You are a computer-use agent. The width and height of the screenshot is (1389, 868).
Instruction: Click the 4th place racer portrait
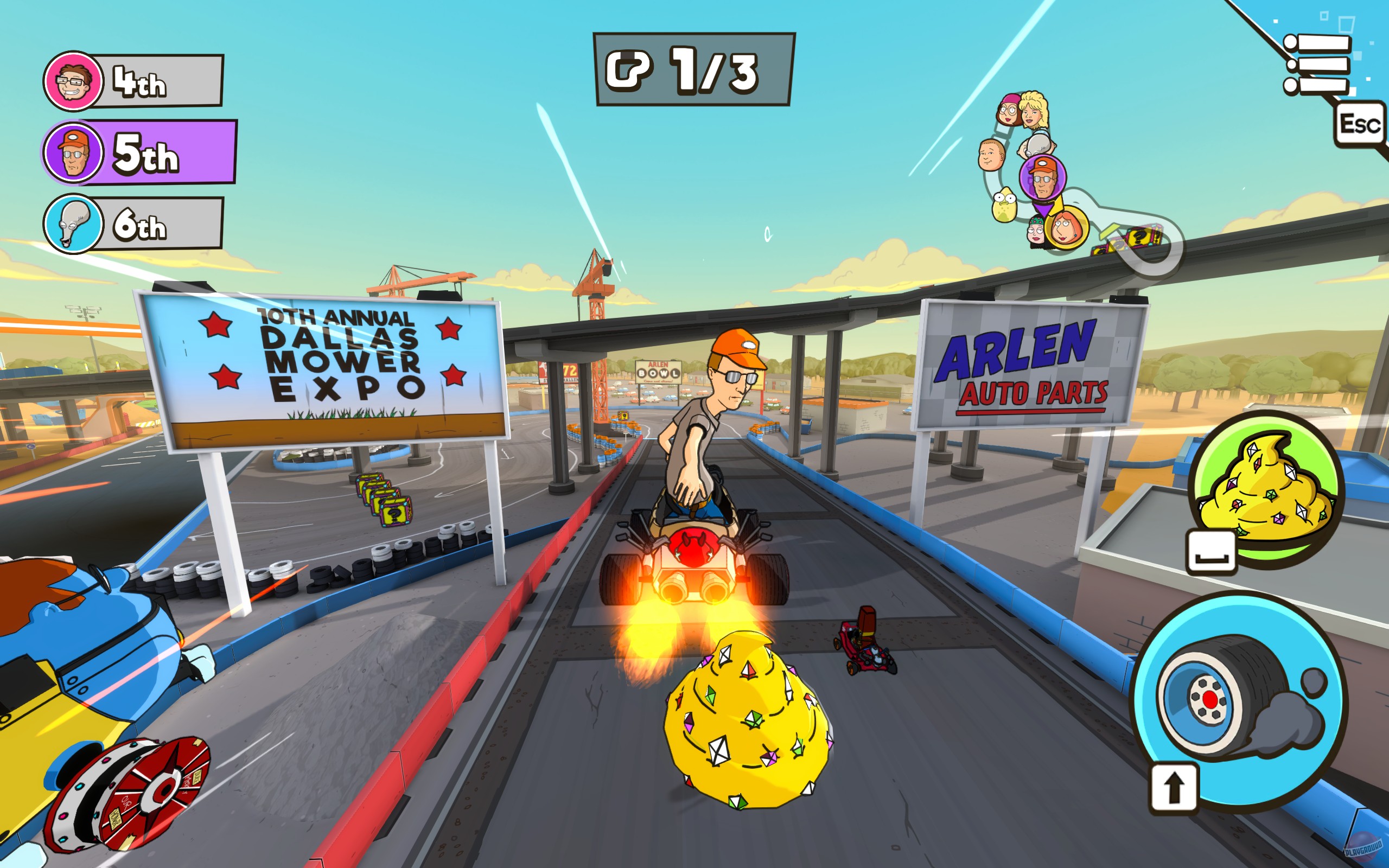[72, 80]
